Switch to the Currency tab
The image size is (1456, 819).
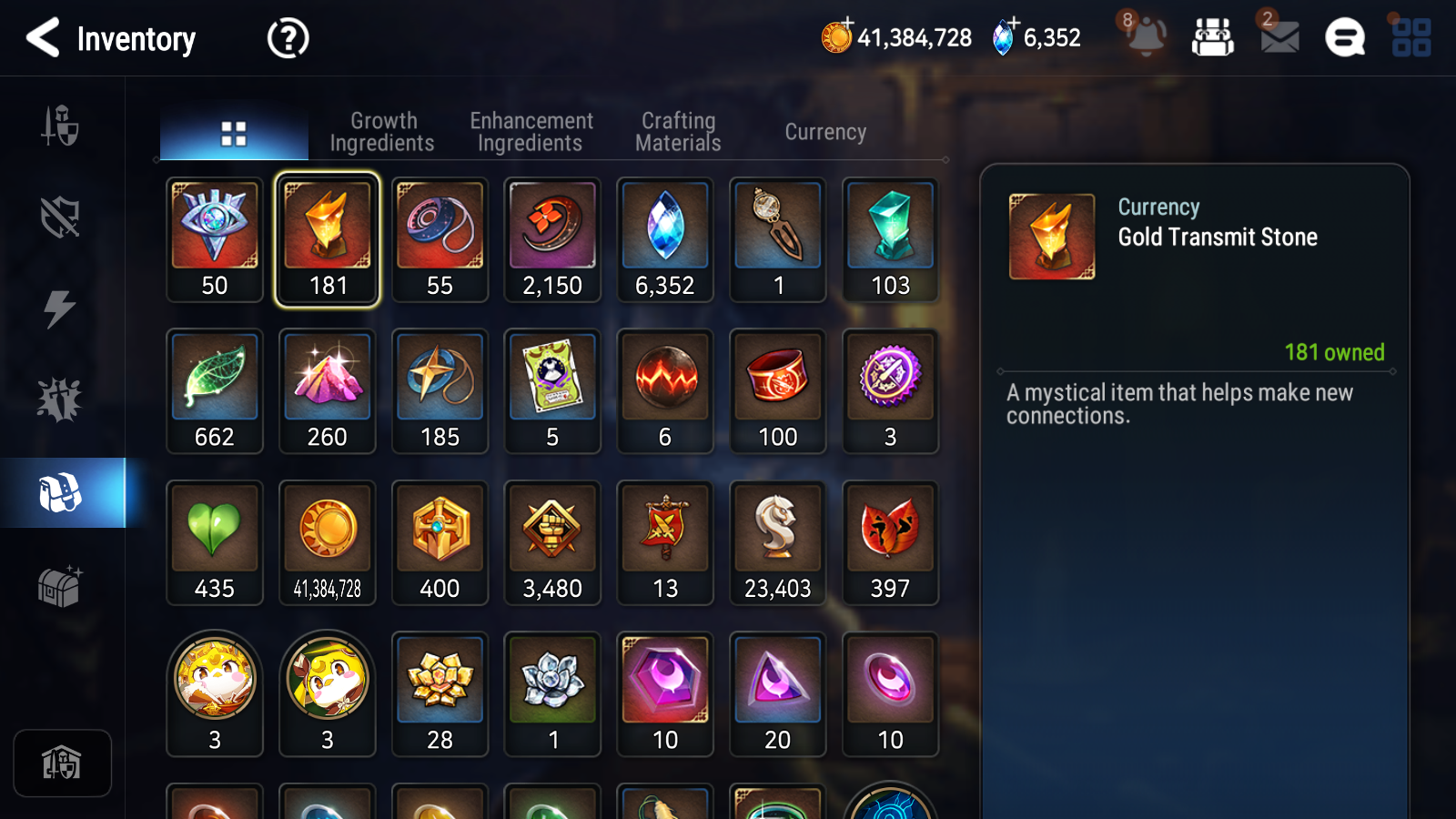[824, 131]
